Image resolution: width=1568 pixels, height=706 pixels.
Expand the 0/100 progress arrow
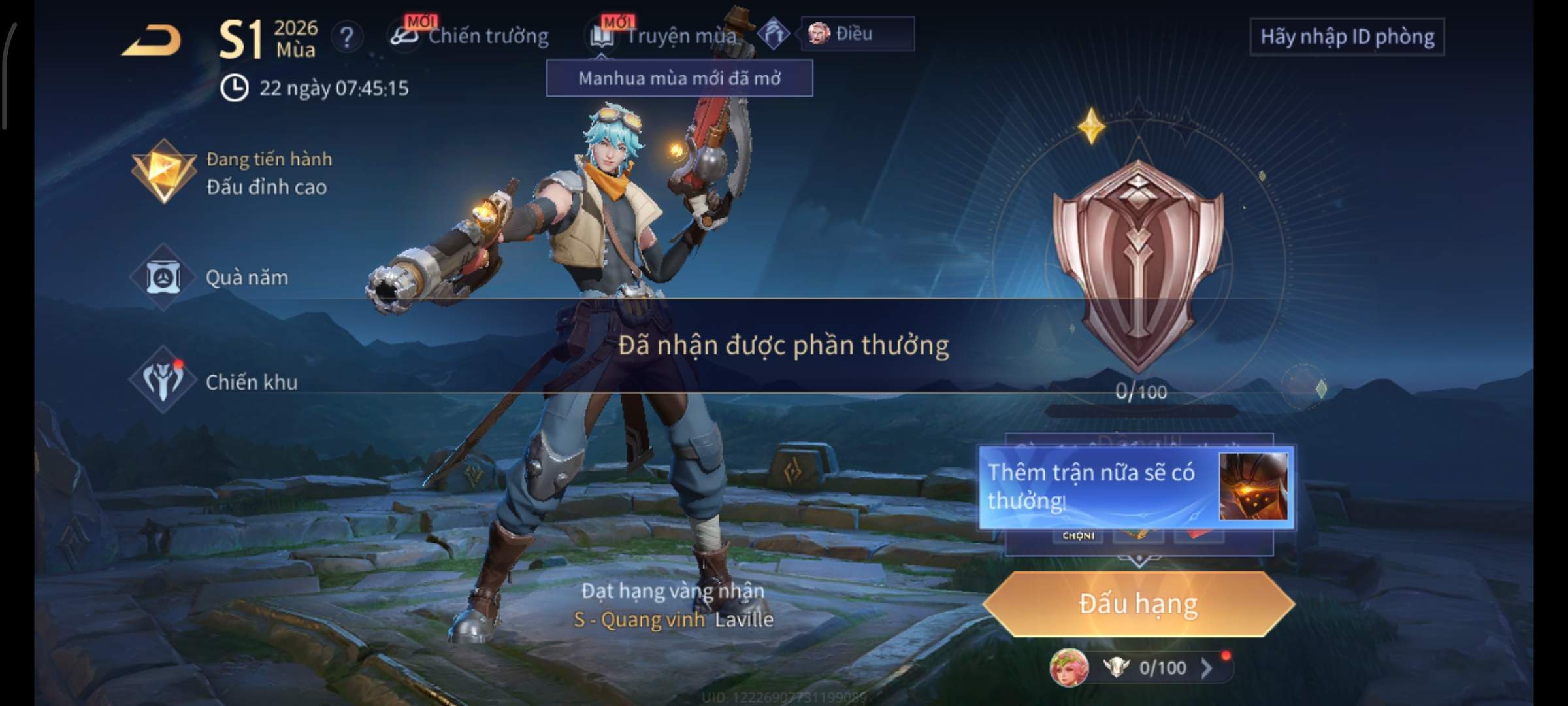coord(1207,667)
